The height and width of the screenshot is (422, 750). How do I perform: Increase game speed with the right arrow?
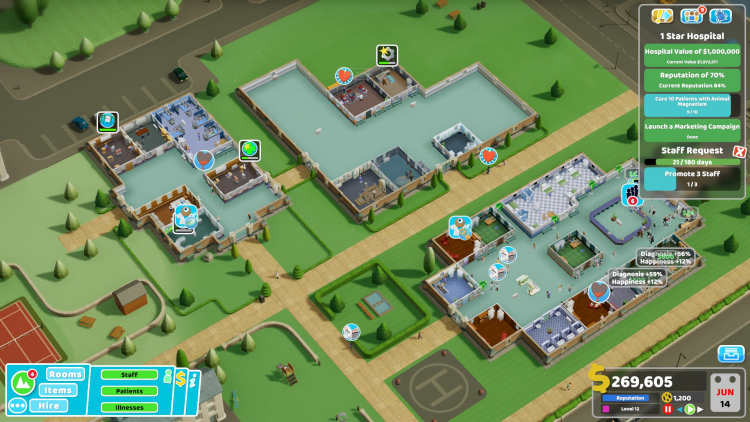(699, 409)
